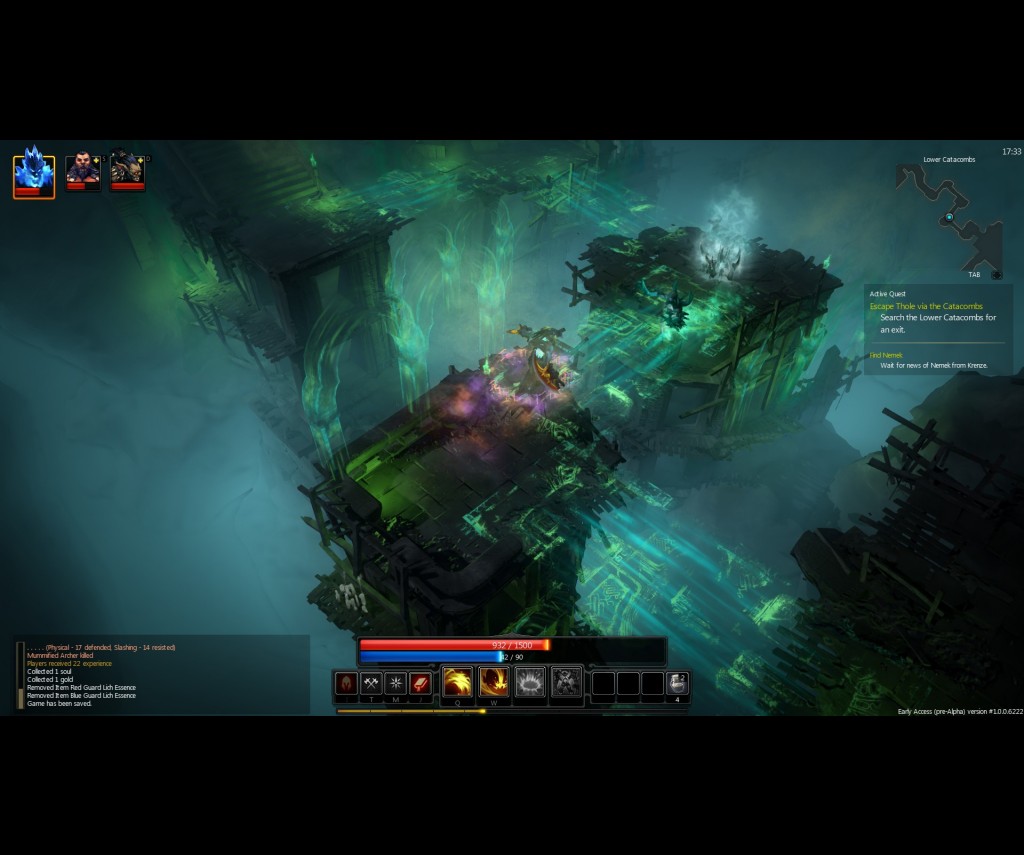Activate the grey shockwave ring ability

(530, 682)
